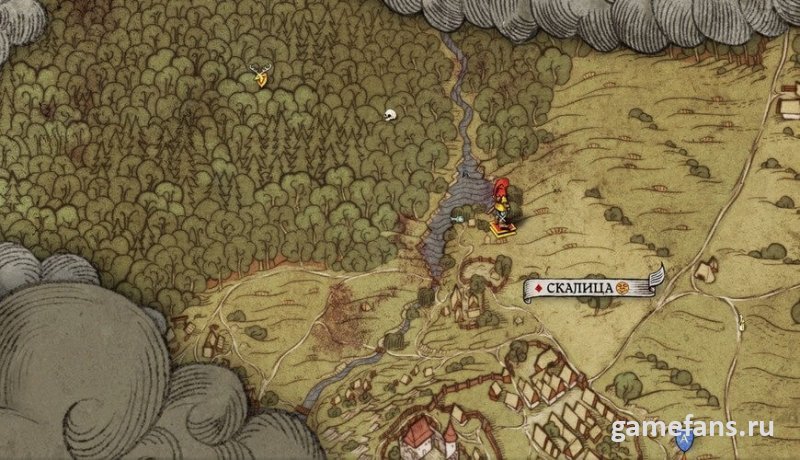Select the blue shield marker labeled A
The image size is (800, 460).
[684, 439]
